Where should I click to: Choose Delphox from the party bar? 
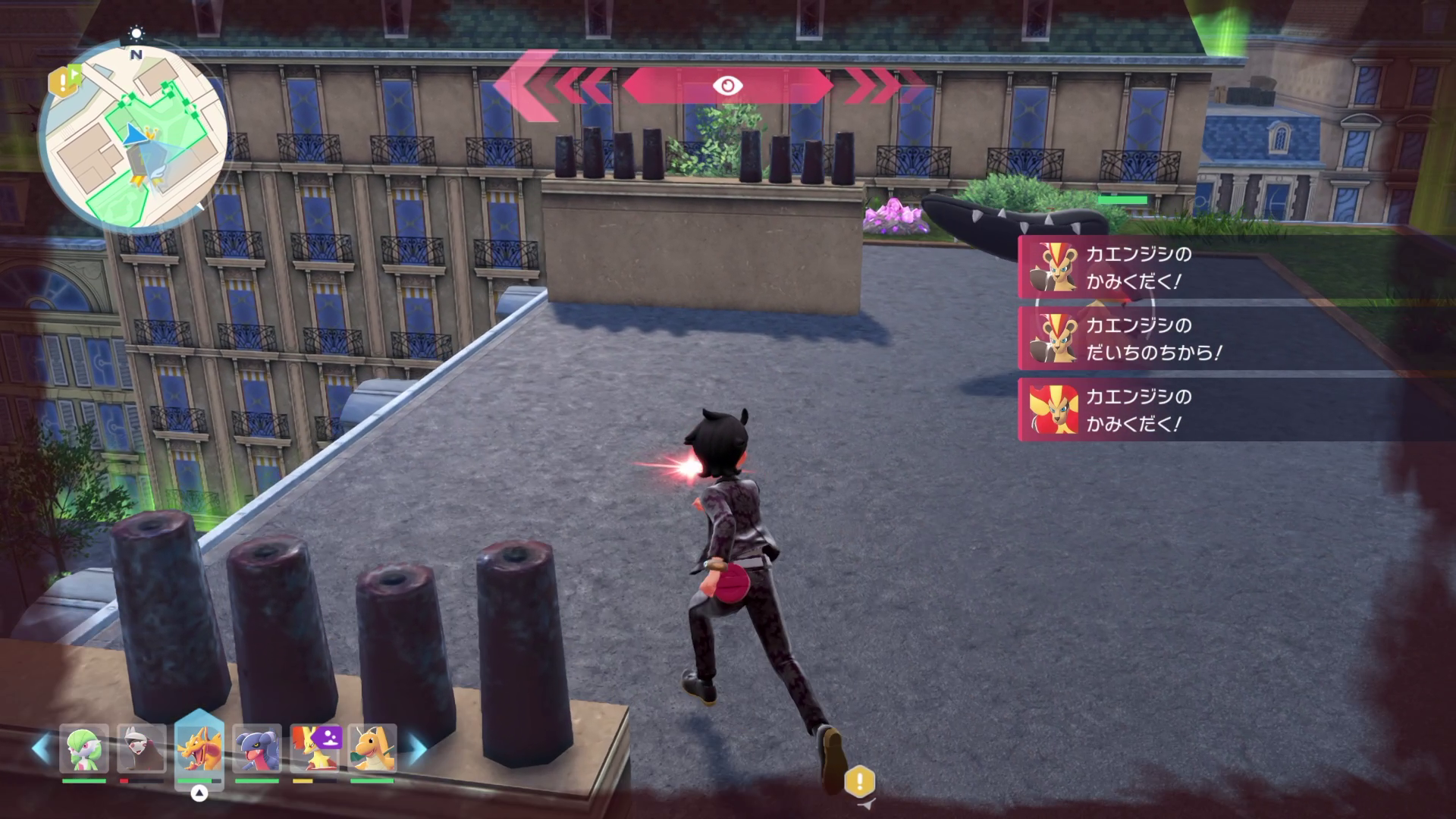[314, 748]
